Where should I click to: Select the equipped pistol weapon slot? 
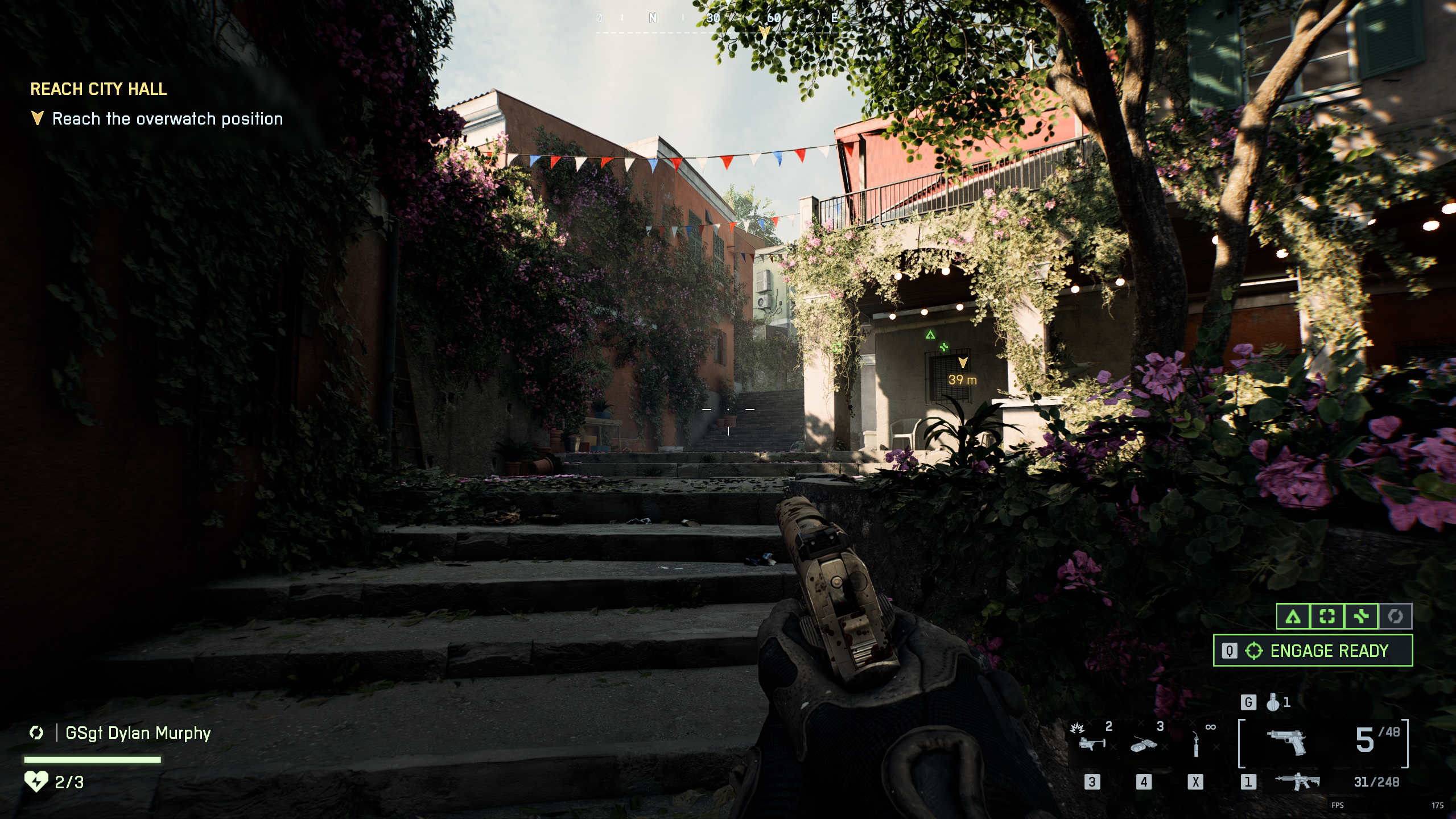point(1287,742)
